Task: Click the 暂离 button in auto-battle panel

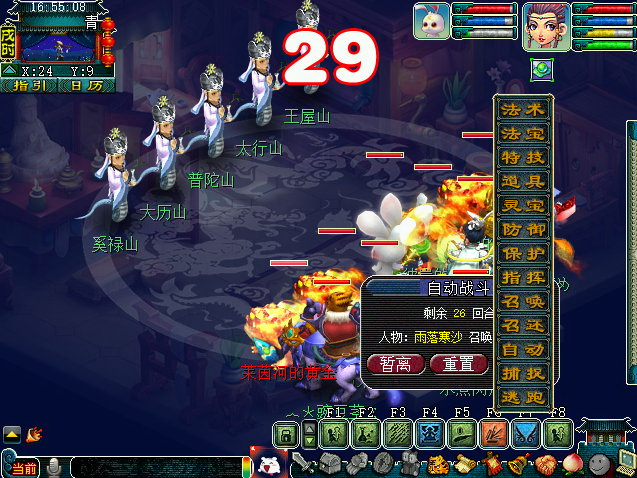Action: click(396, 364)
